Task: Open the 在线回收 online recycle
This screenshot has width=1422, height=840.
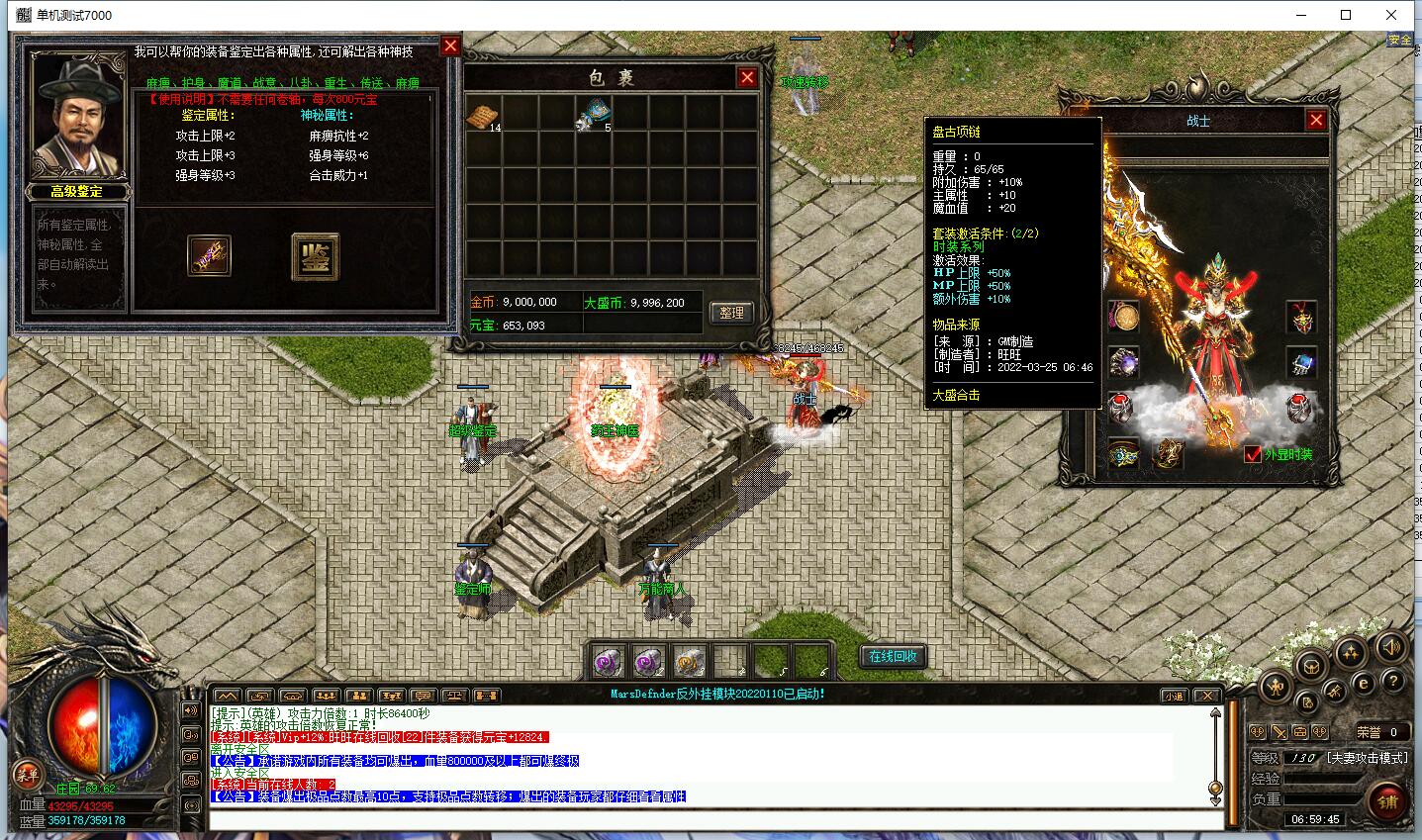Action: pyautogui.click(x=893, y=656)
